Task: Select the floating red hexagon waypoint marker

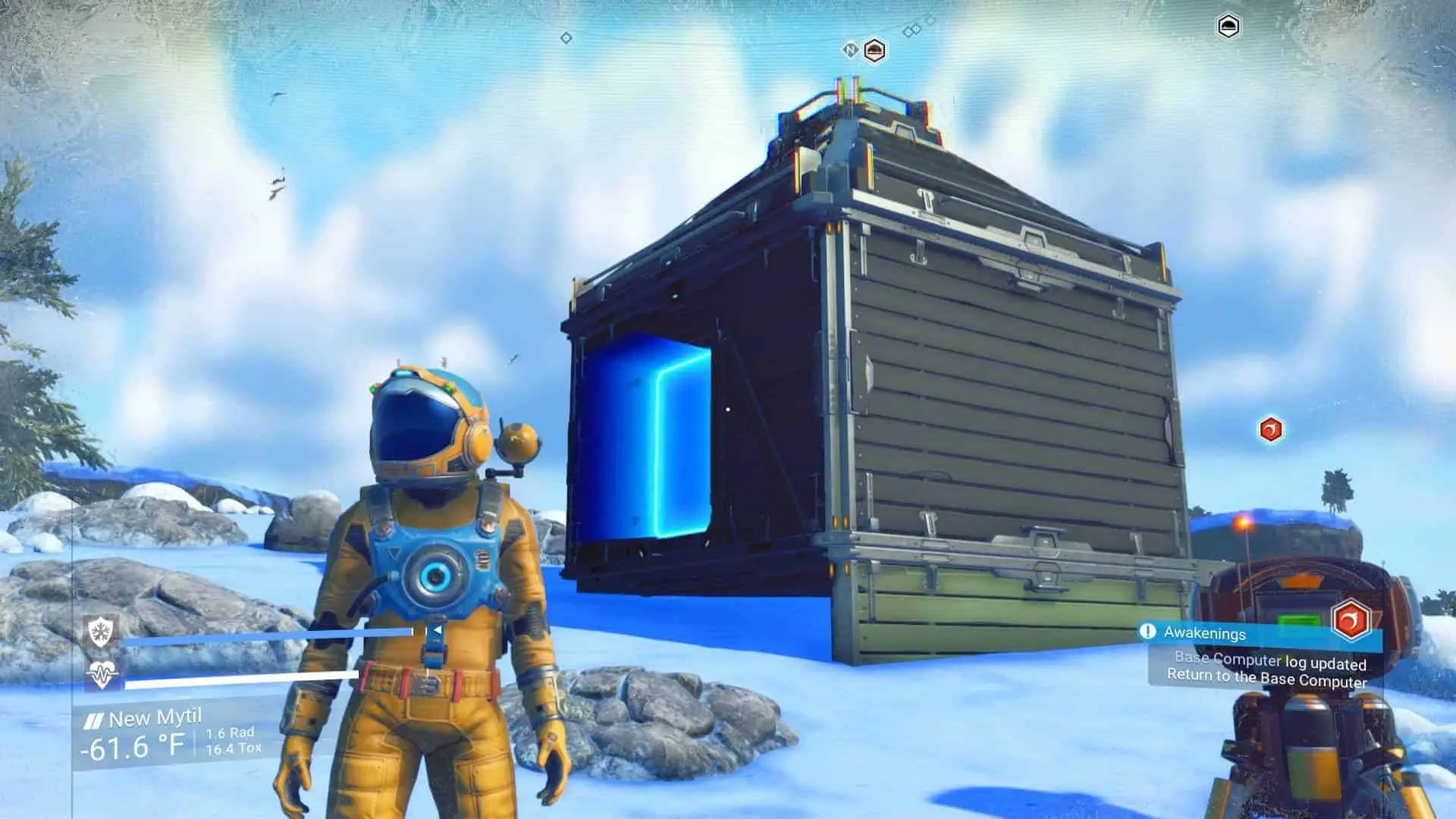Action: coord(1271,430)
